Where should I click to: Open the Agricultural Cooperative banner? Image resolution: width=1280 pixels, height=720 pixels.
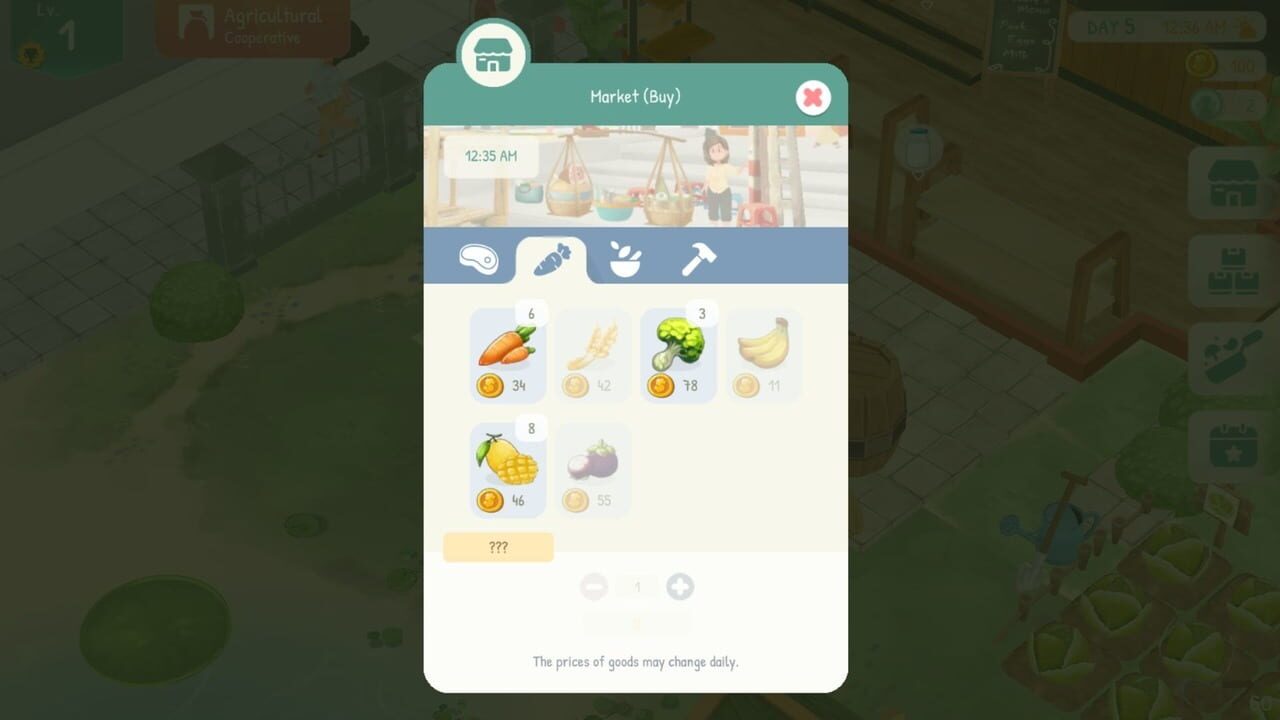tap(250, 27)
